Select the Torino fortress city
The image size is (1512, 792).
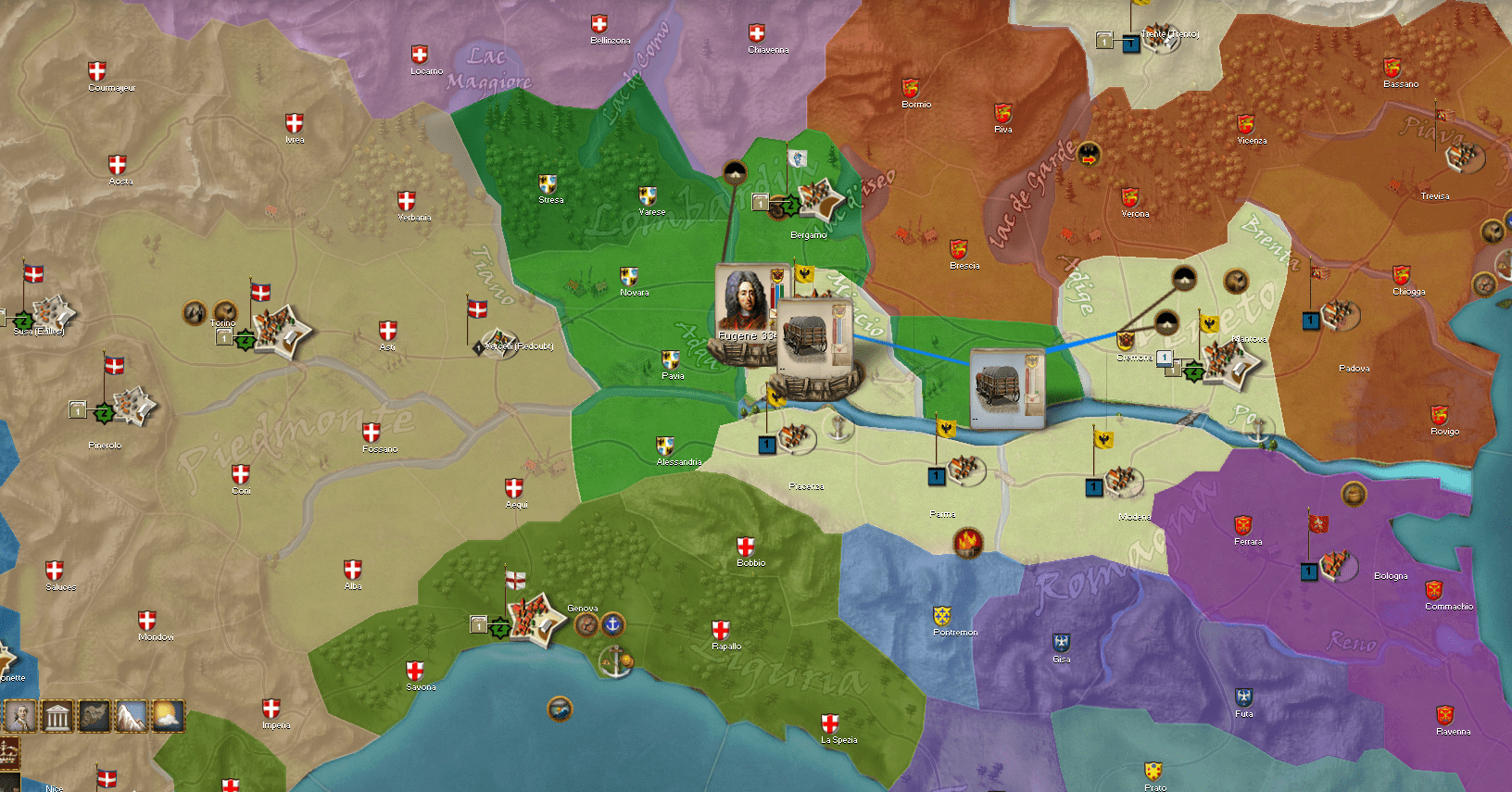point(282,332)
